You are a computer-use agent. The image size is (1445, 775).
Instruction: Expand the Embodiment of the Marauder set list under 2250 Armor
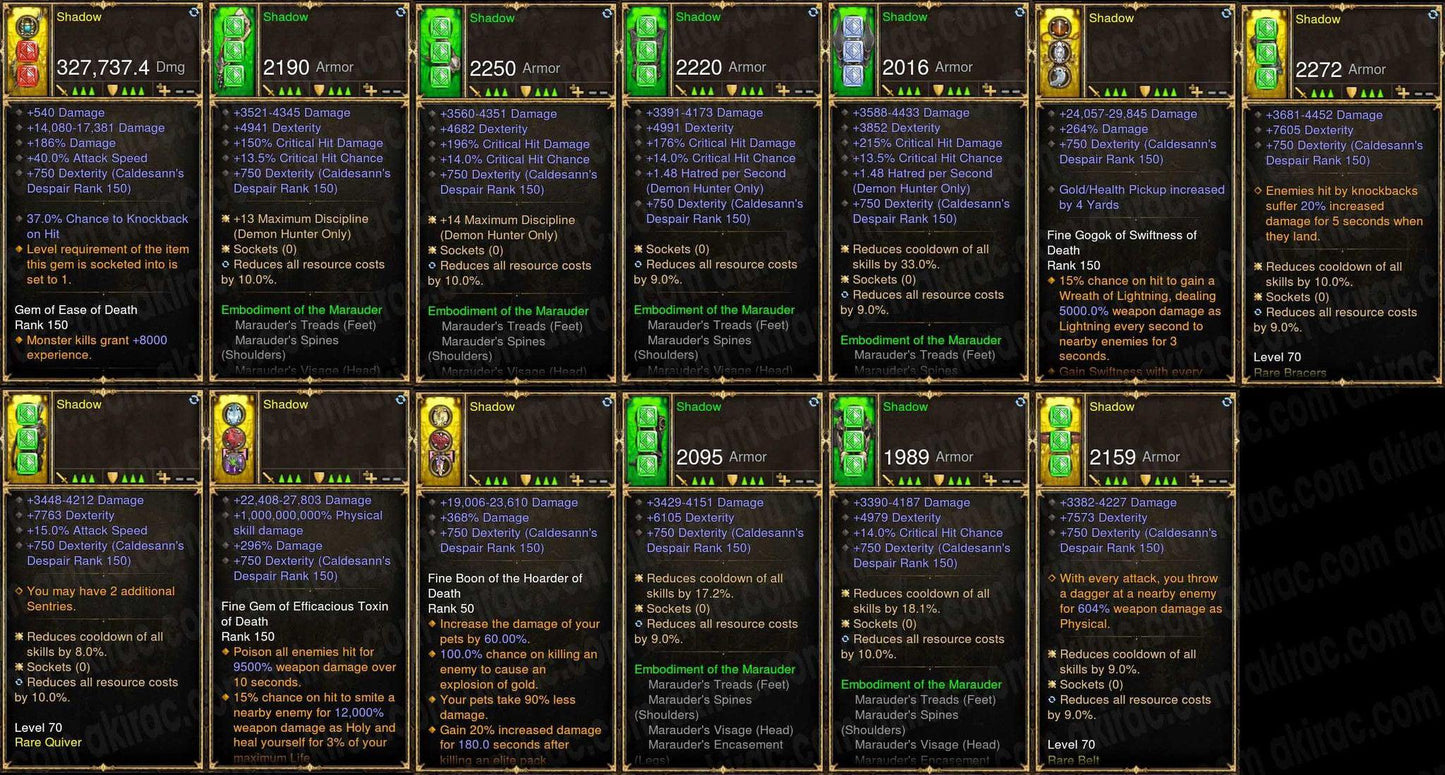click(x=508, y=310)
